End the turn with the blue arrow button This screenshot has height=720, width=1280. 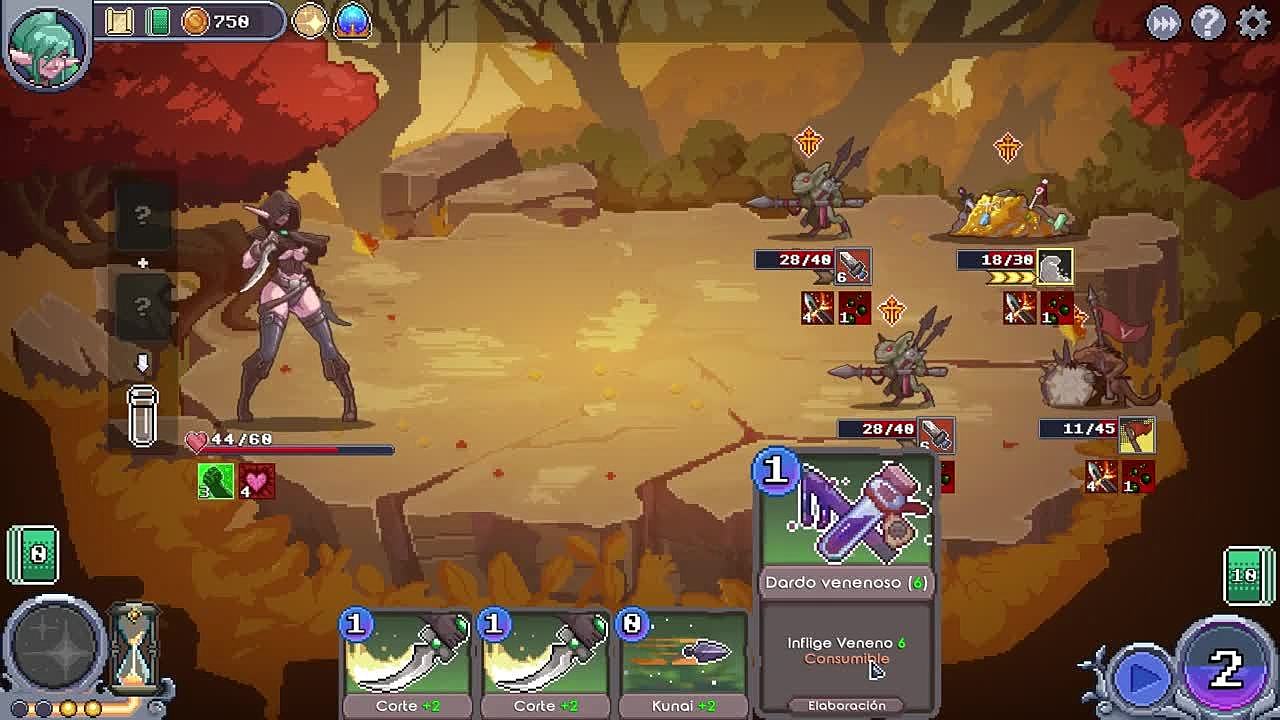coord(1141,679)
